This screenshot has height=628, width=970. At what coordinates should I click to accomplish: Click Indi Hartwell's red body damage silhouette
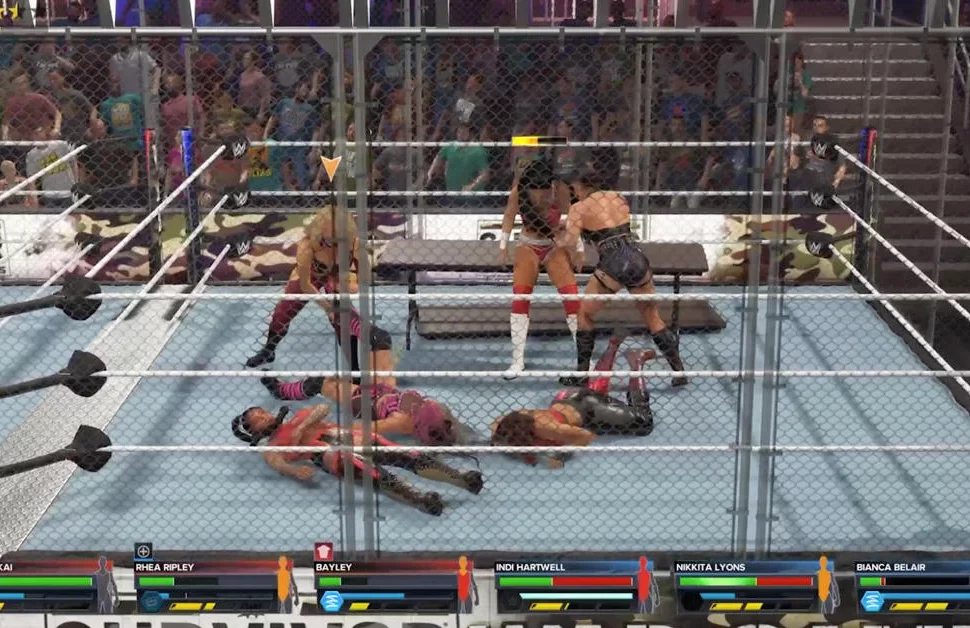644,584
